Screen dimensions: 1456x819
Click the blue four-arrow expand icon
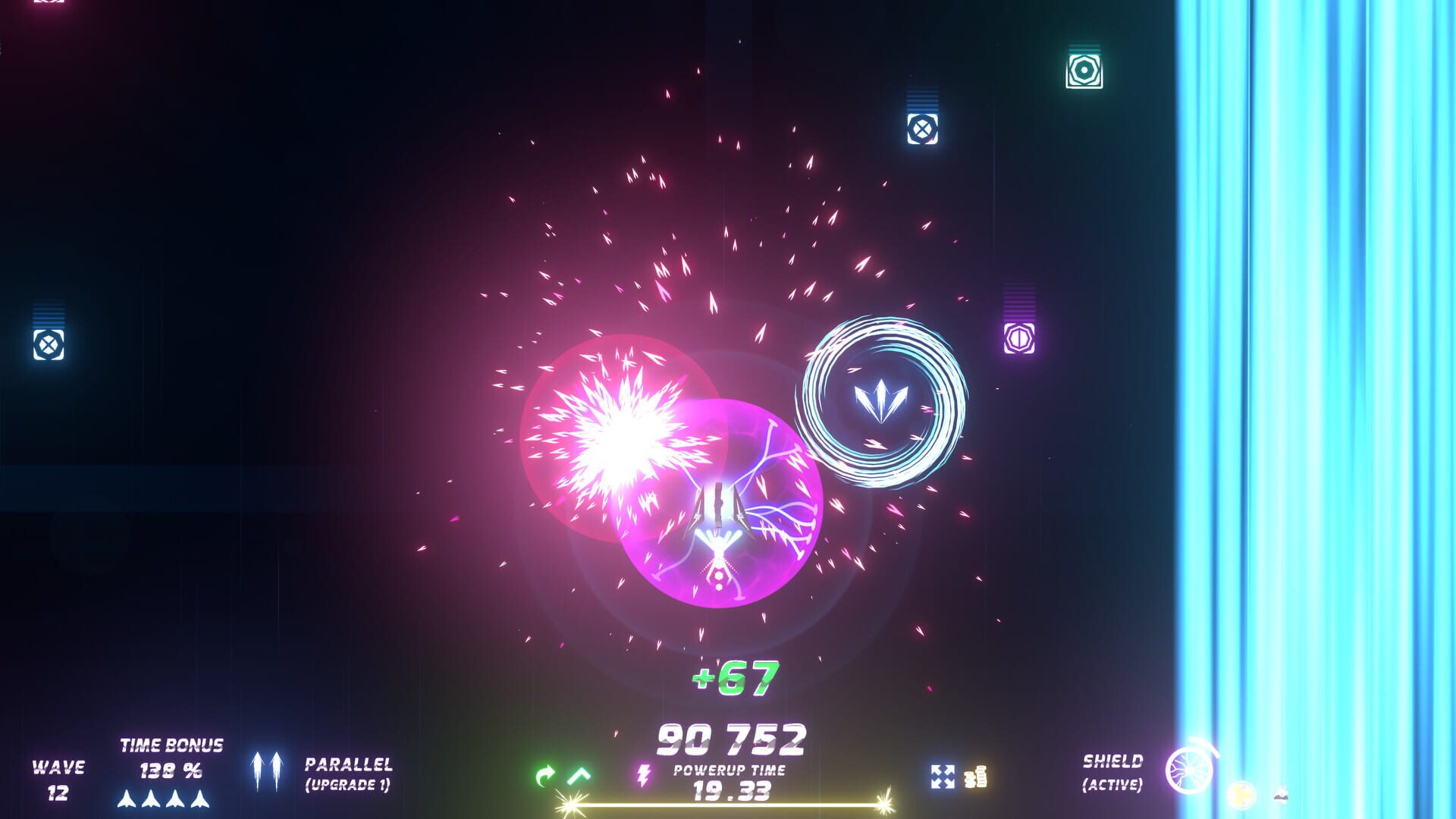(x=942, y=777)
